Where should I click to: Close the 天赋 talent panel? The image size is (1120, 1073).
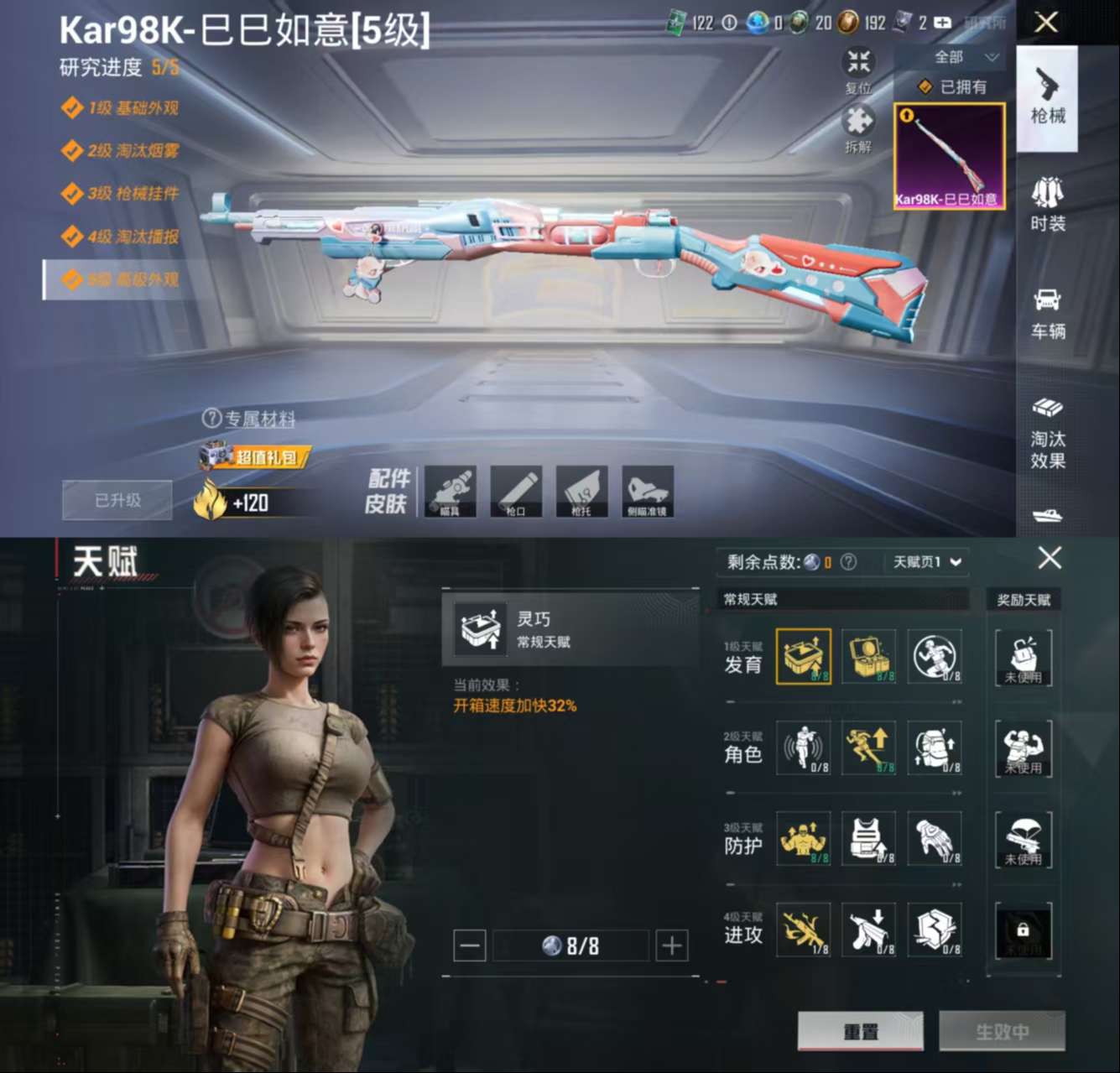1050,558
